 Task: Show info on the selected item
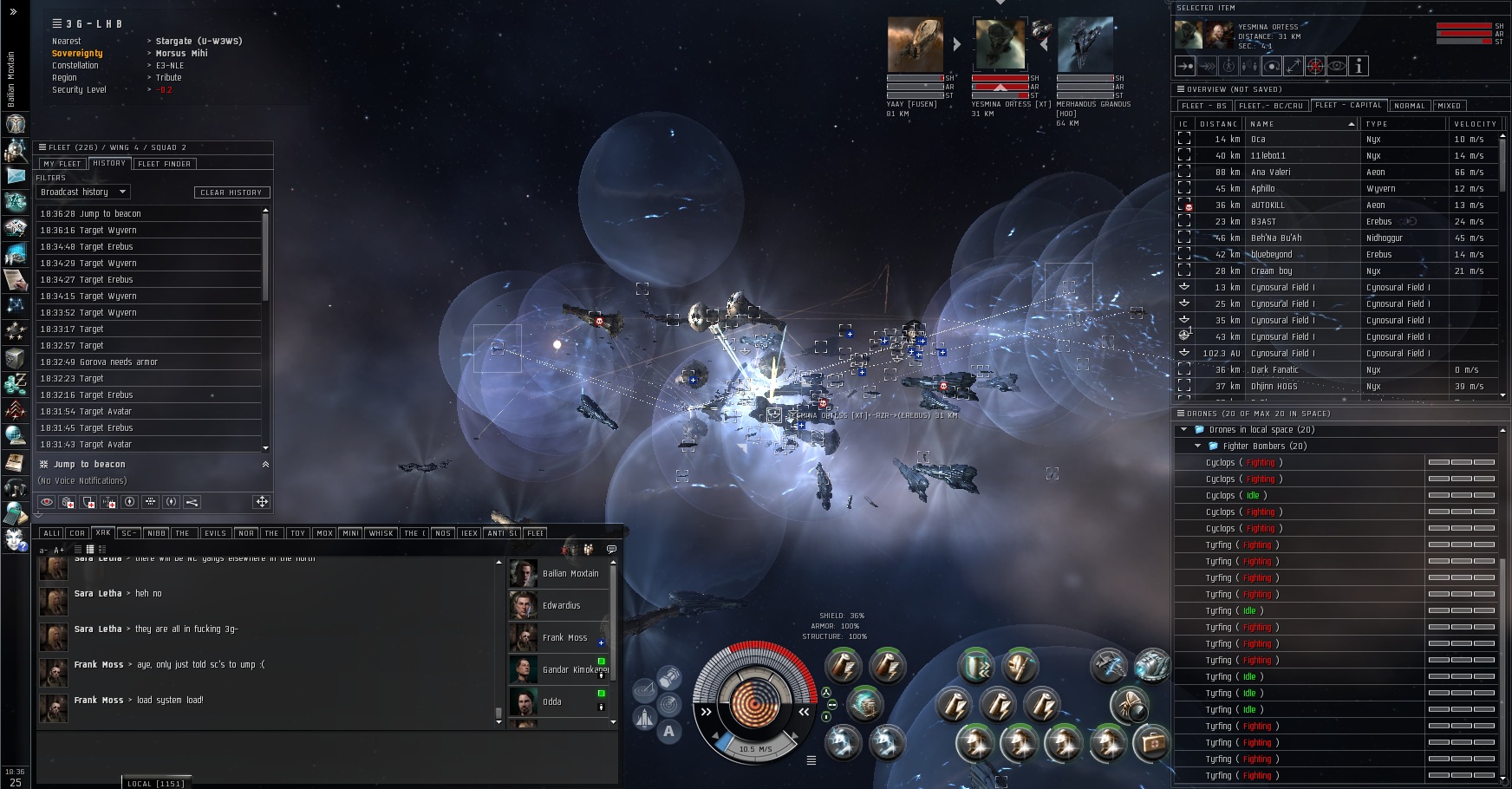coord(1359,66)
